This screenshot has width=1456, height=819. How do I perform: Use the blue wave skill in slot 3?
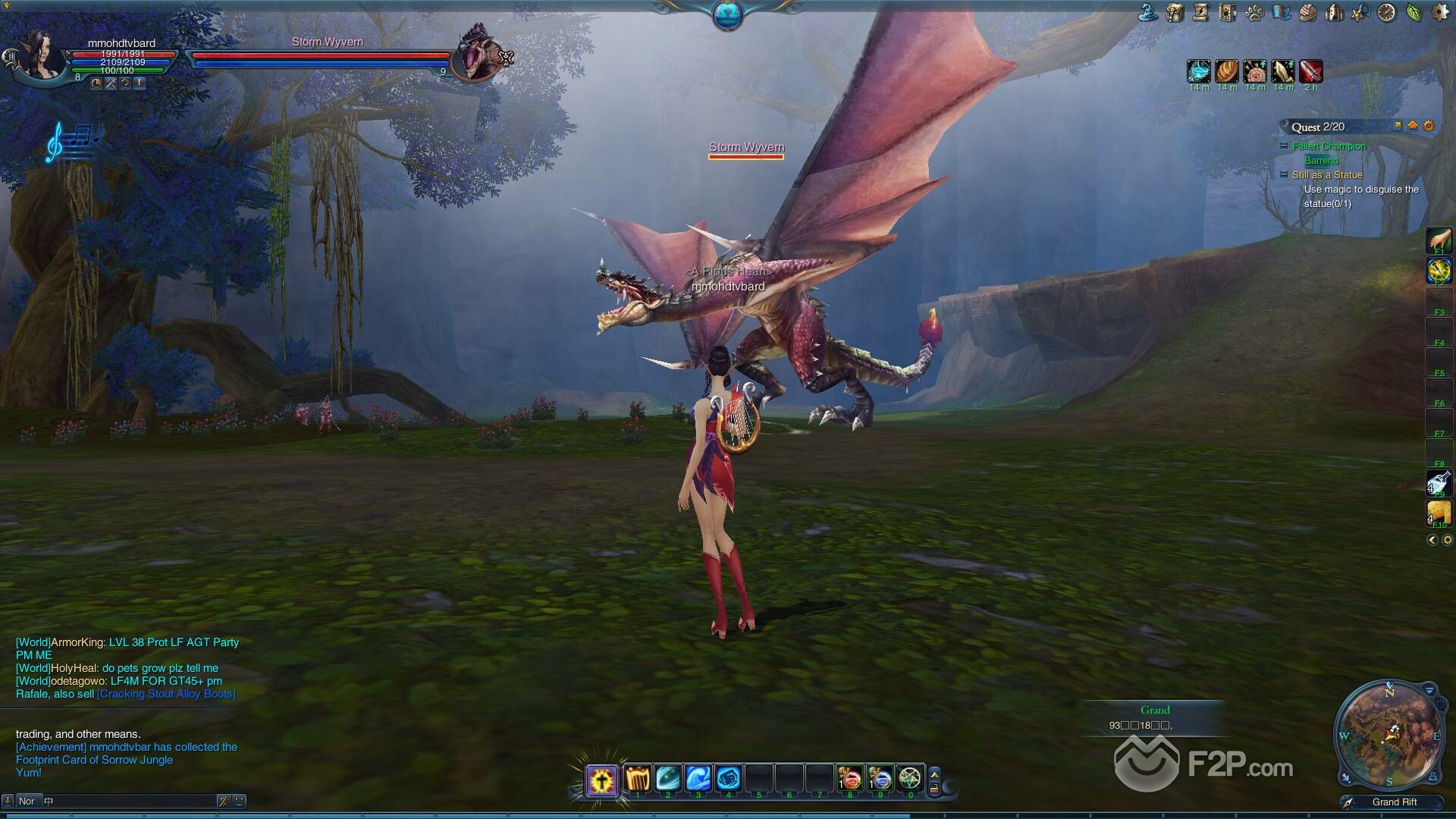(698, 779)
